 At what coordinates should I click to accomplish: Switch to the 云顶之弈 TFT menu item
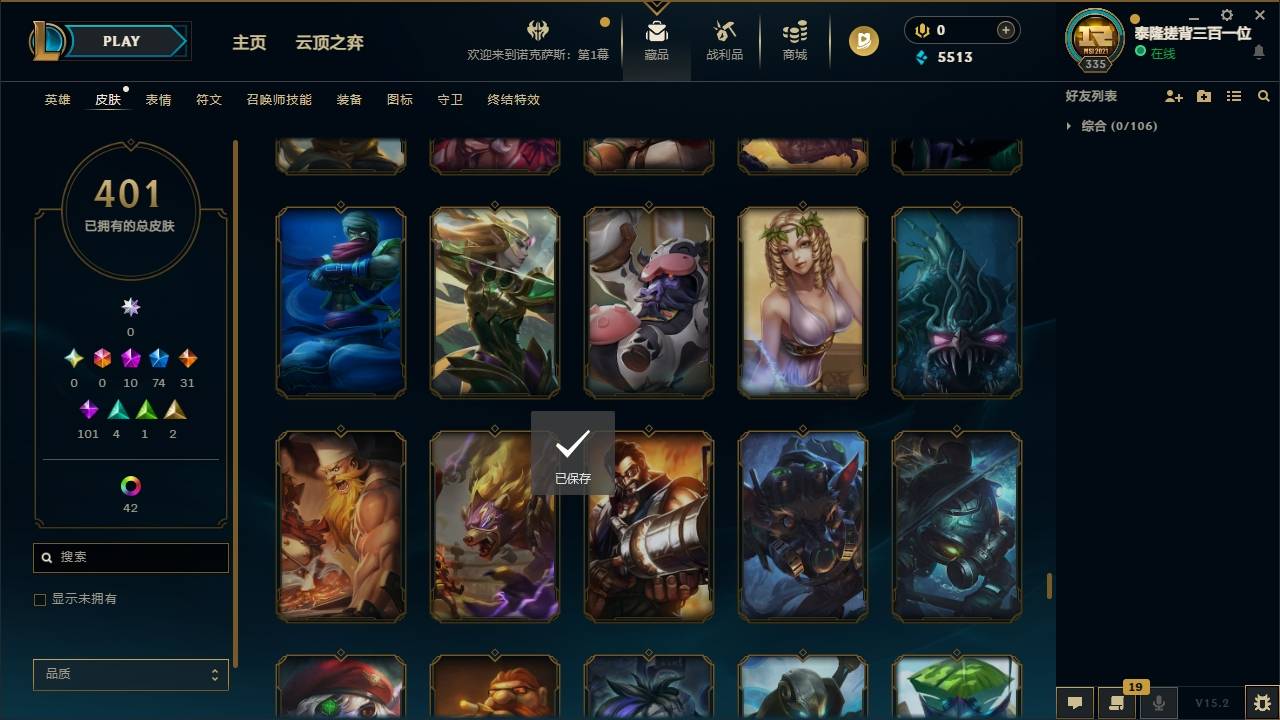[328, 42]
